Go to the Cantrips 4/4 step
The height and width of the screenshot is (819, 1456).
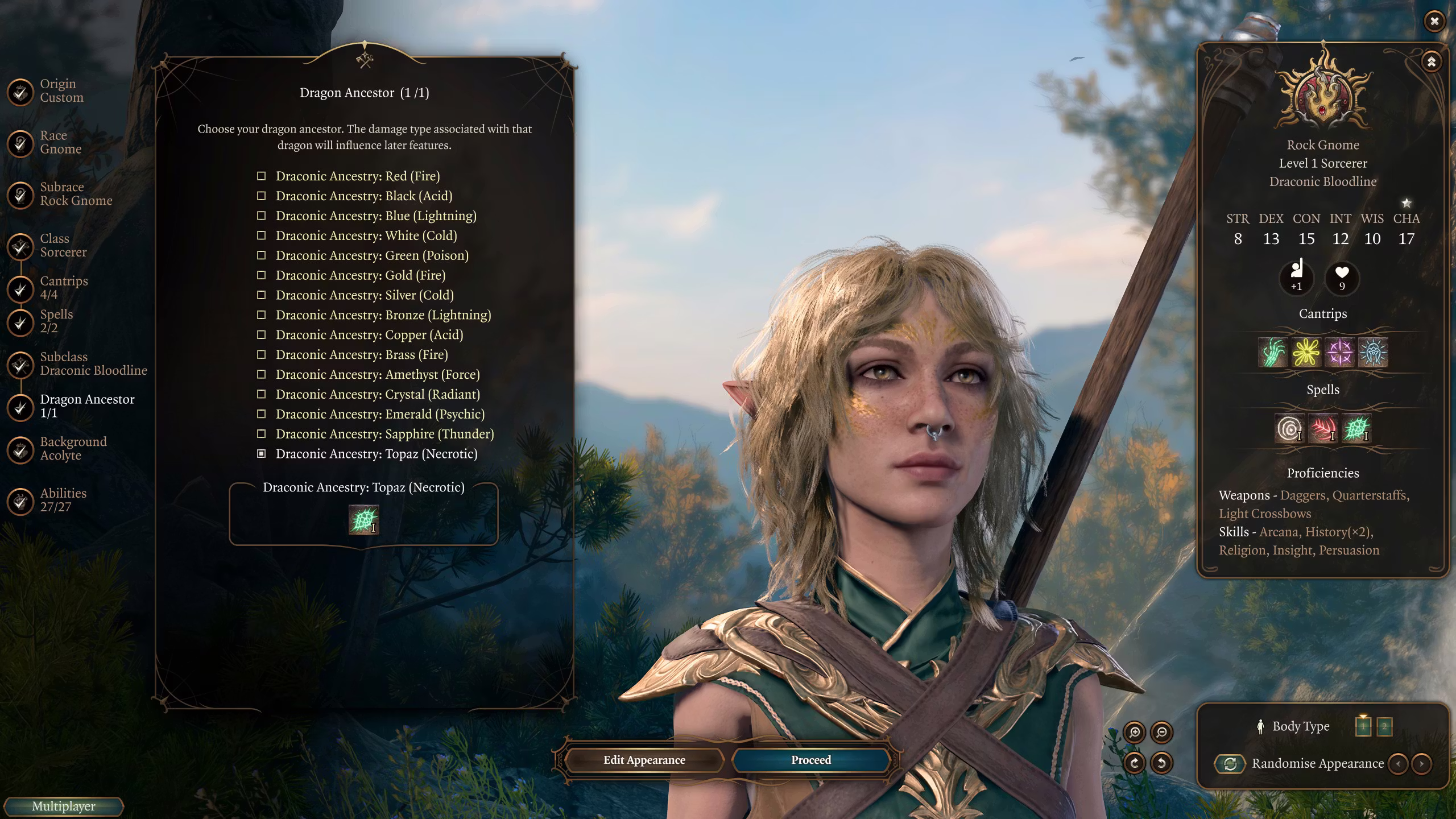tap(63, 288)
